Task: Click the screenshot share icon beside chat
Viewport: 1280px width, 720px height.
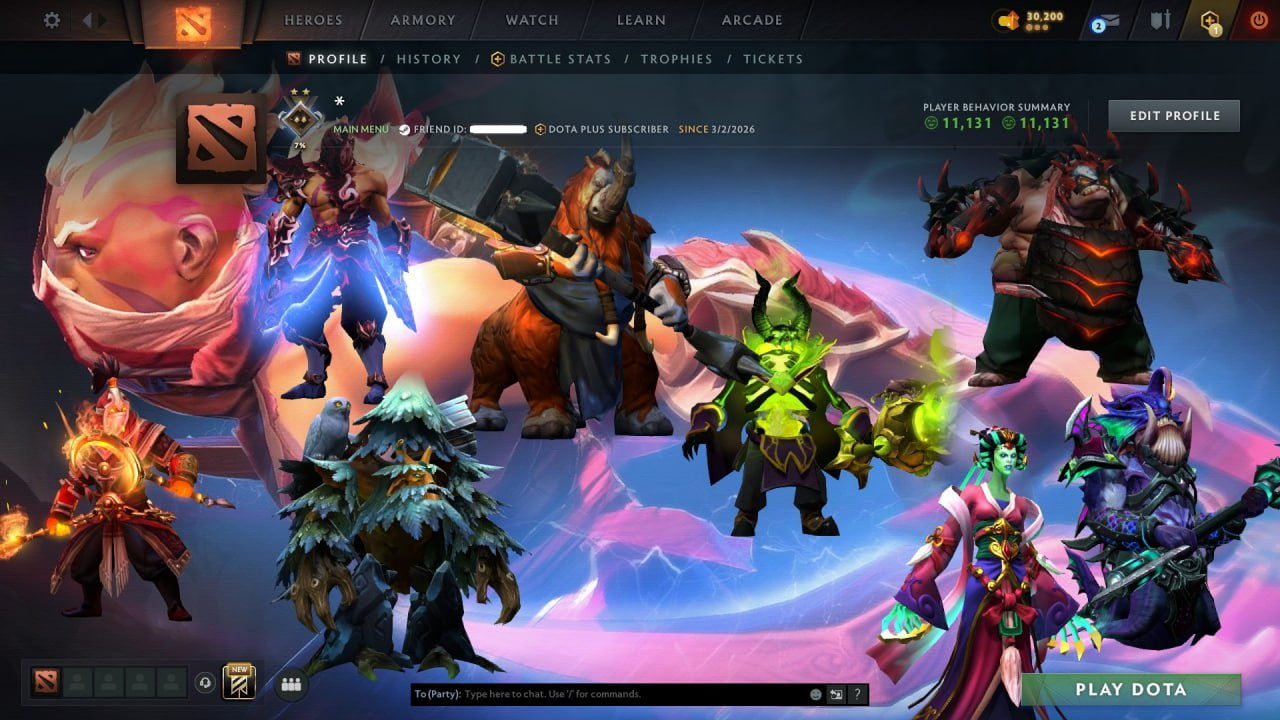Action: 836,694
